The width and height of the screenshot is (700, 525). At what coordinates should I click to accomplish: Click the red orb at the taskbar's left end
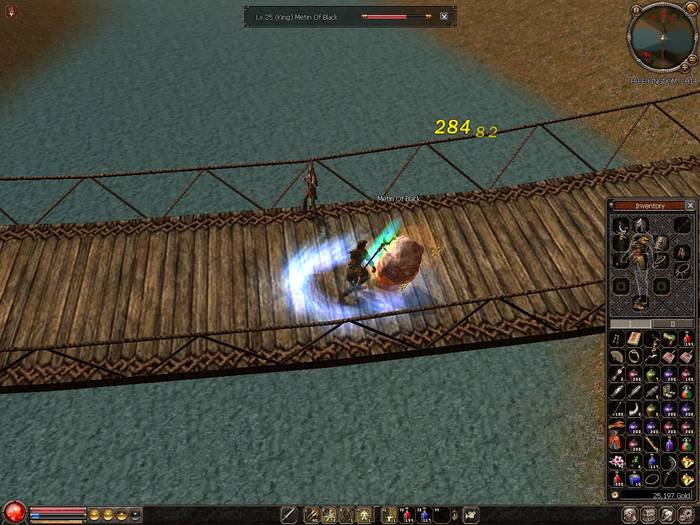(x=13, y=513)
